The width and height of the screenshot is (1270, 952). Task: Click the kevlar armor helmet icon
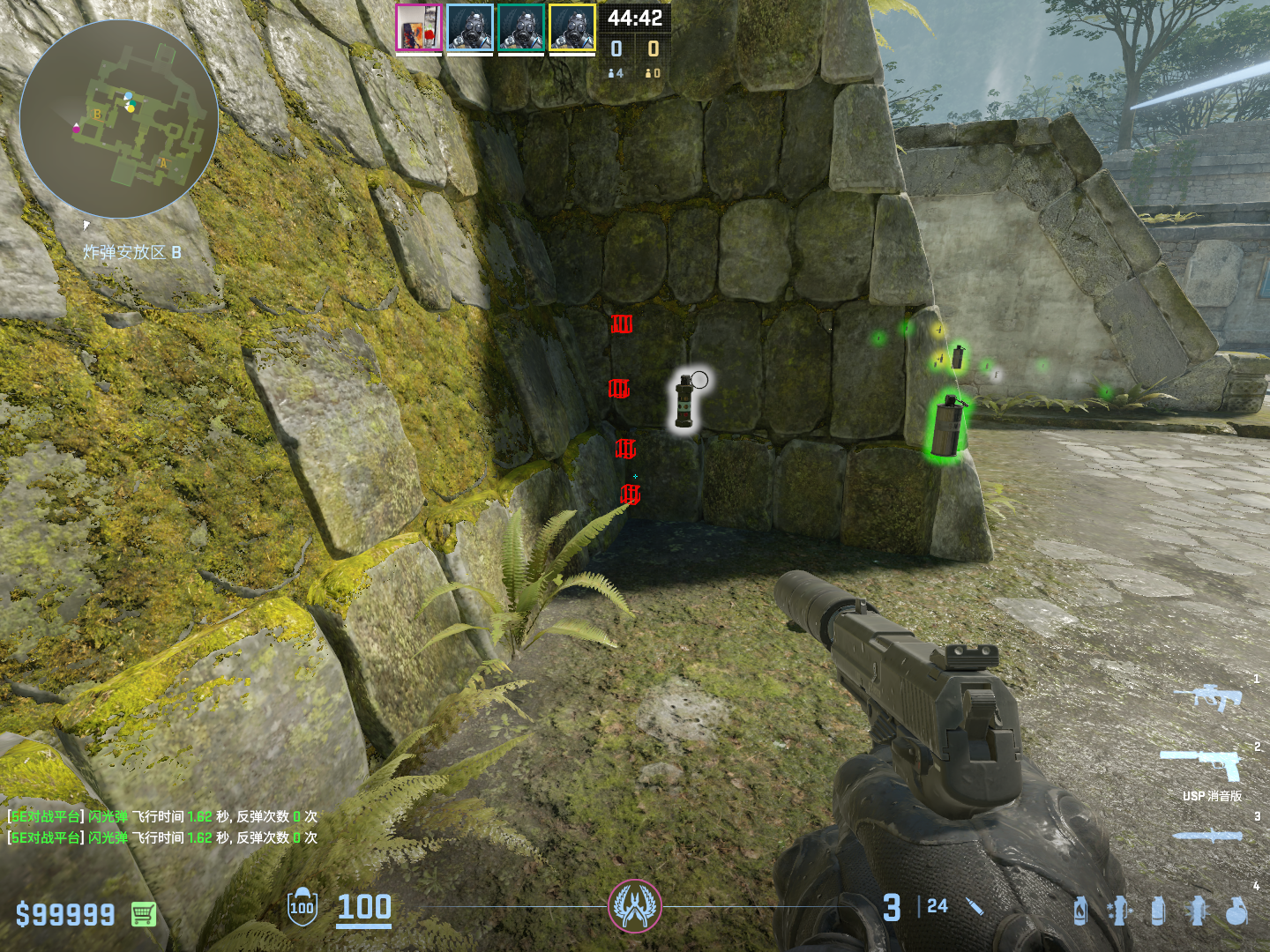click(302, 907)
